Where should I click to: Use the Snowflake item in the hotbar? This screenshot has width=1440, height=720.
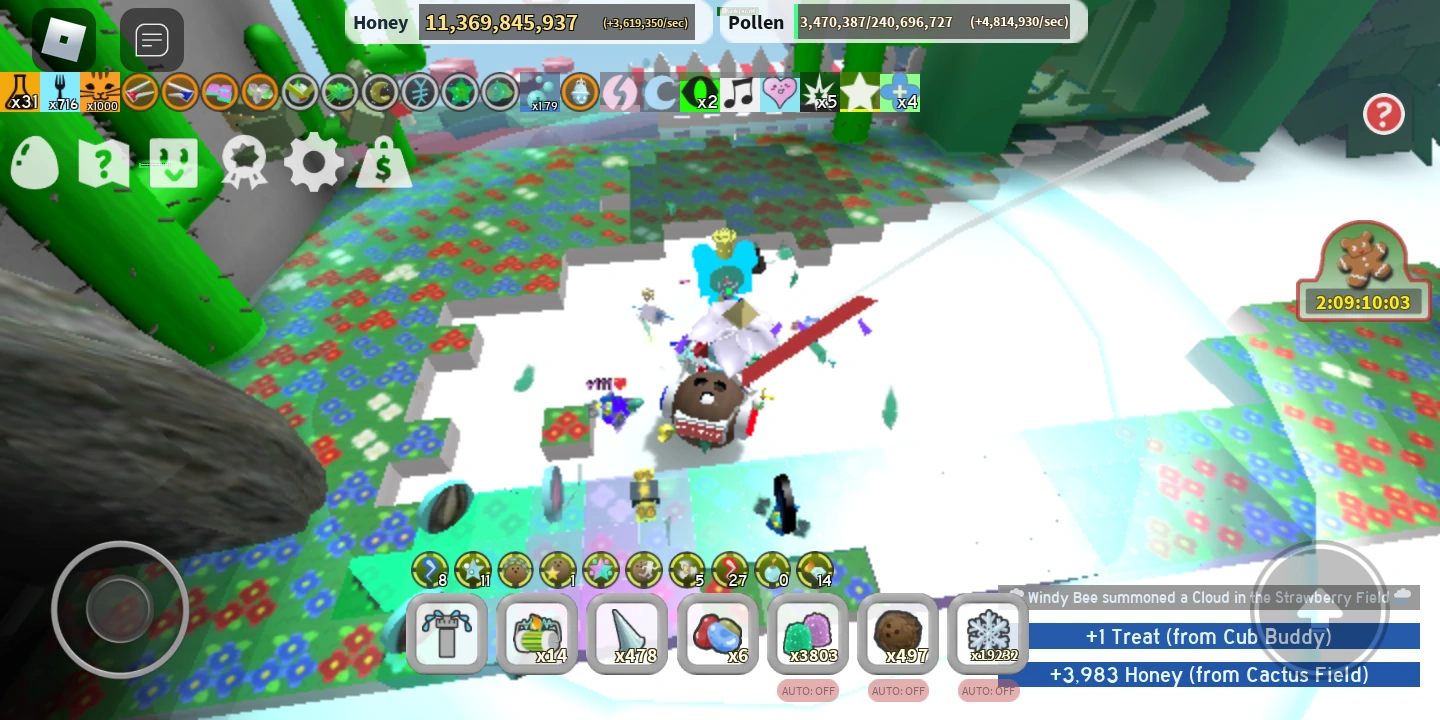click(x=988, y=634)
